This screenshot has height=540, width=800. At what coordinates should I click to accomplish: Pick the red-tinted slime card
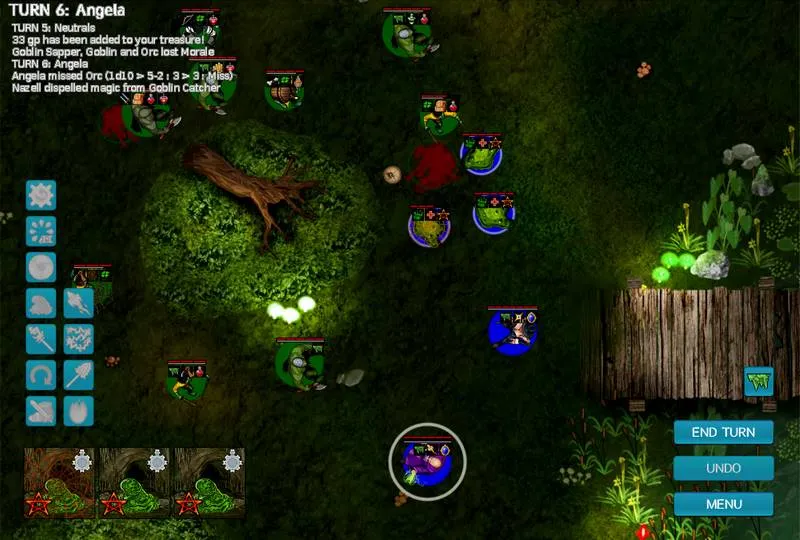click(59, 482)
